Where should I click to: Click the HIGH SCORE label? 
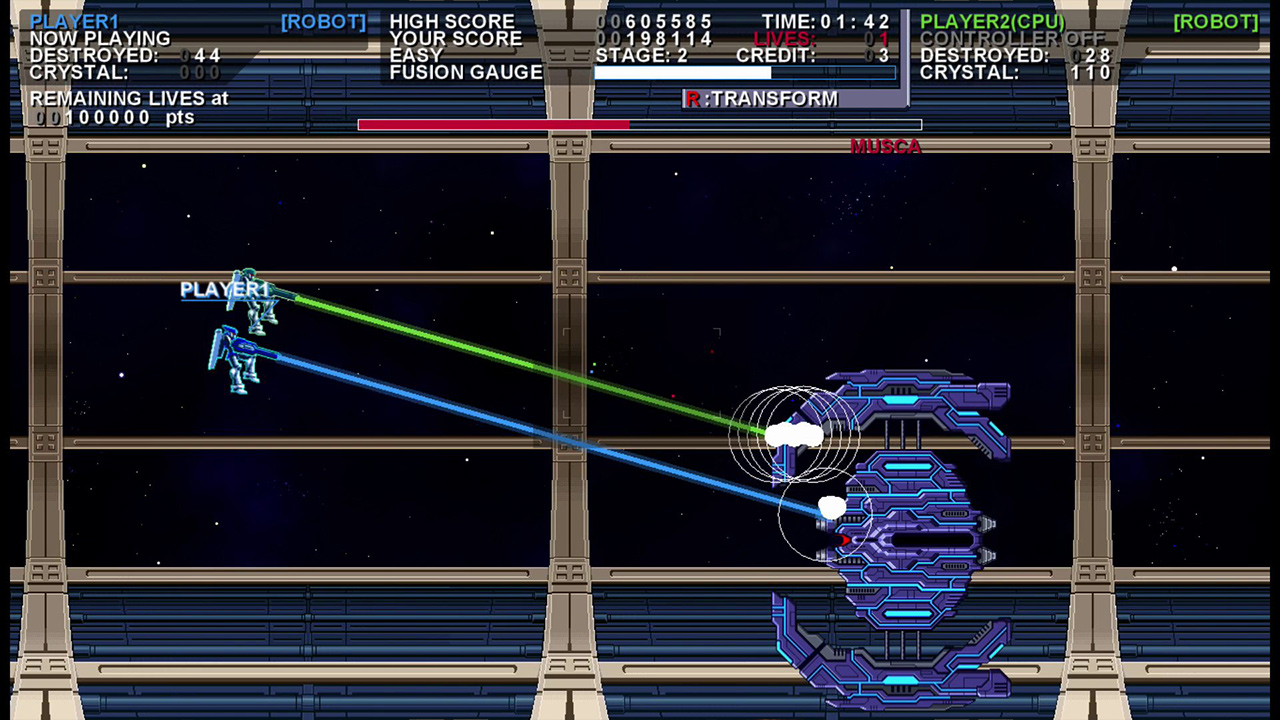(x=452, y=21)
